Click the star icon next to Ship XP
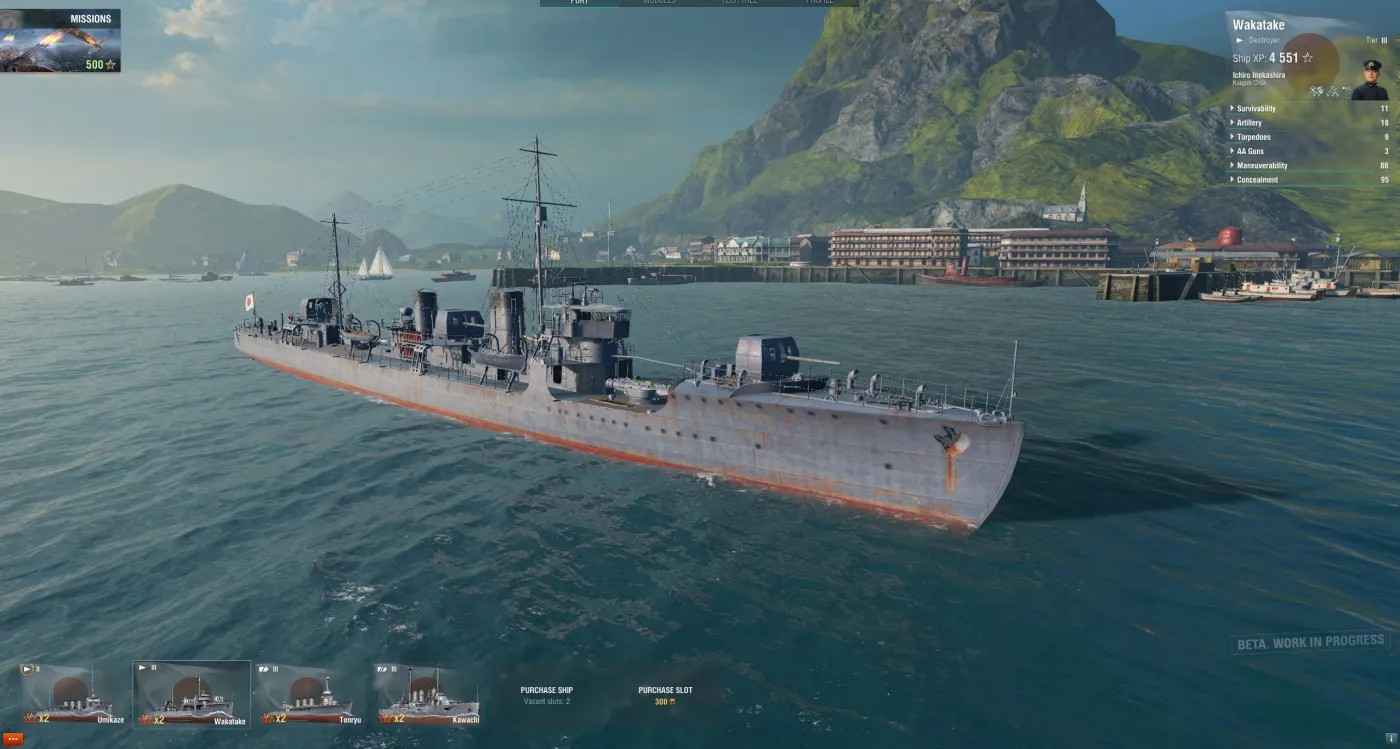 pos(1308,58)
